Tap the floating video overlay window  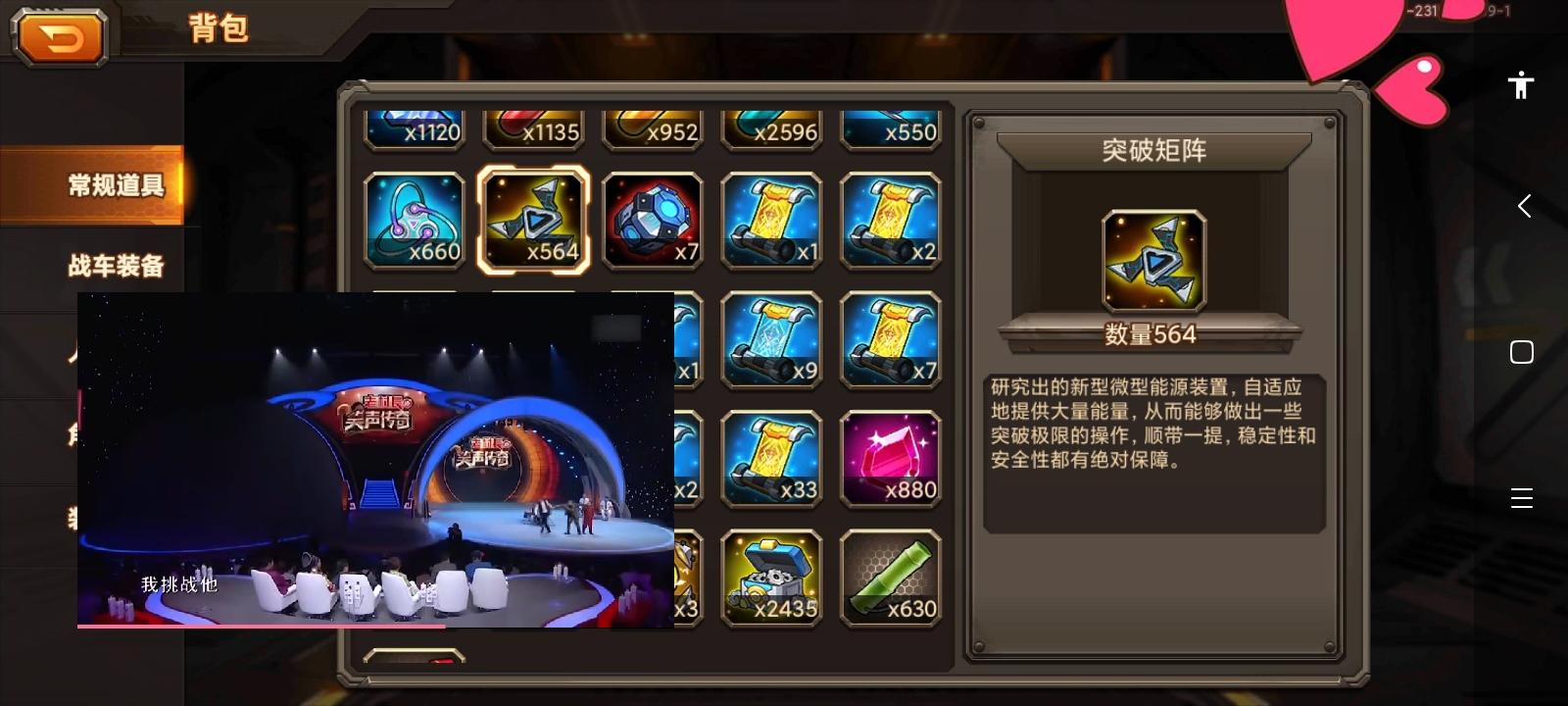click(x=375, y=461)
